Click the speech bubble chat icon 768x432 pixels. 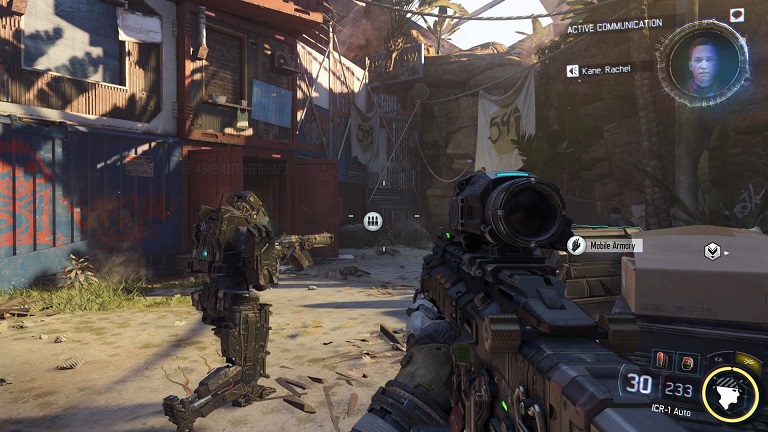pyautogui.click(x=737, y=15)
